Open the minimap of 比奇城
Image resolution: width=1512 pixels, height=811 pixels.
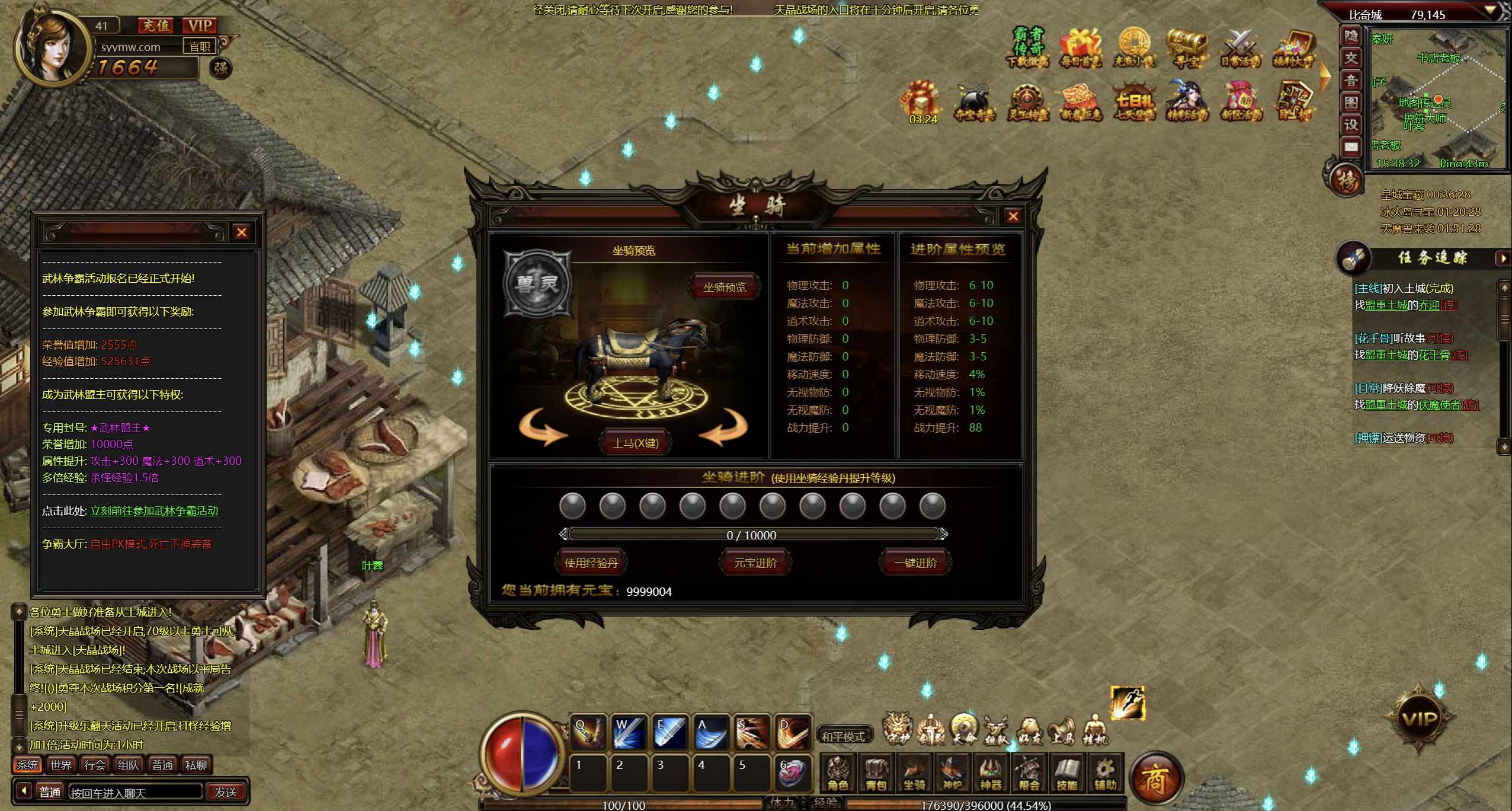[x=1437, y=98]
